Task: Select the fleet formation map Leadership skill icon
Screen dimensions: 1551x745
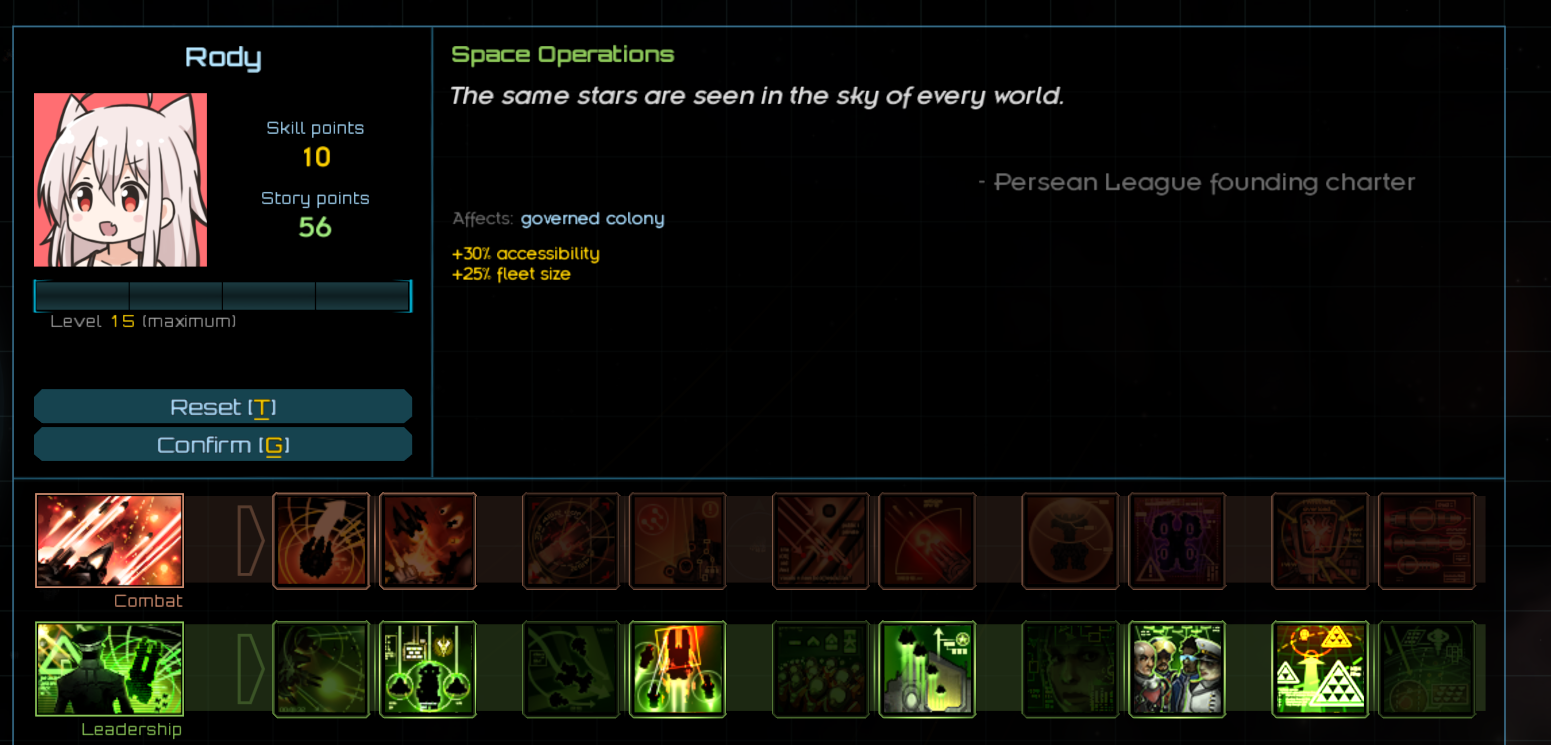Action: click(571, 669)
